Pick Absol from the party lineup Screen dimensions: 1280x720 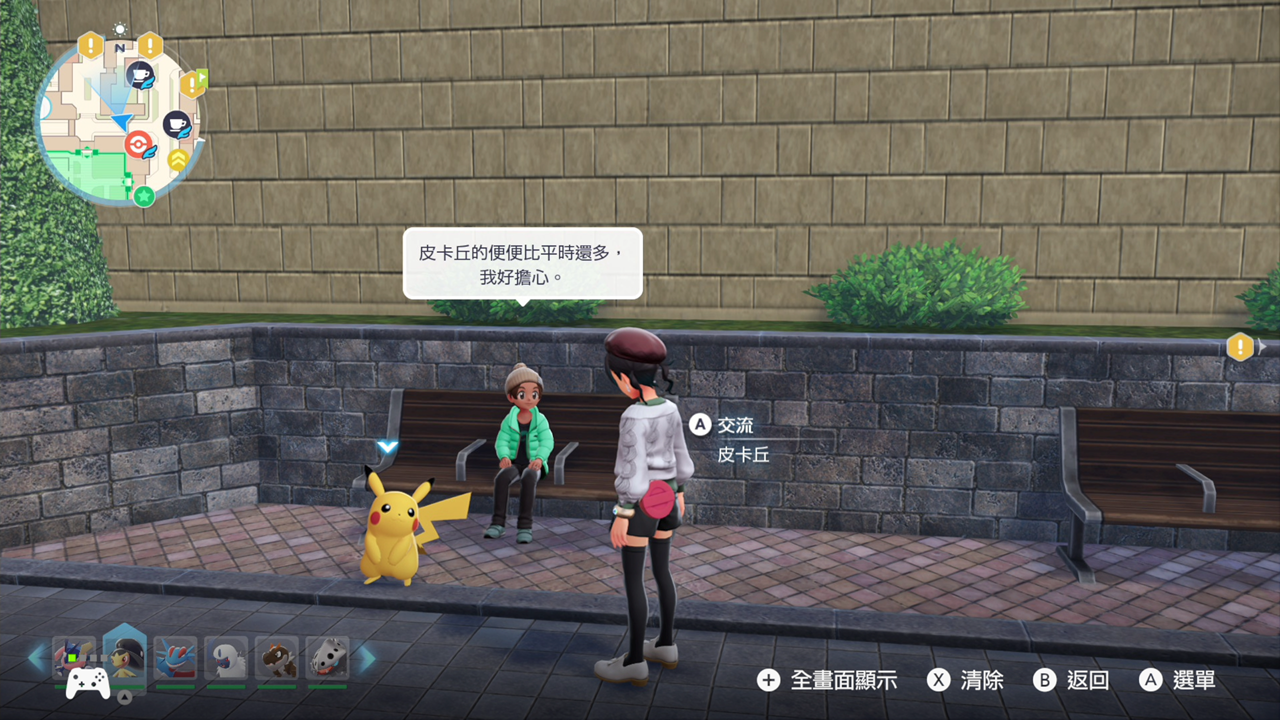(226, 658)
